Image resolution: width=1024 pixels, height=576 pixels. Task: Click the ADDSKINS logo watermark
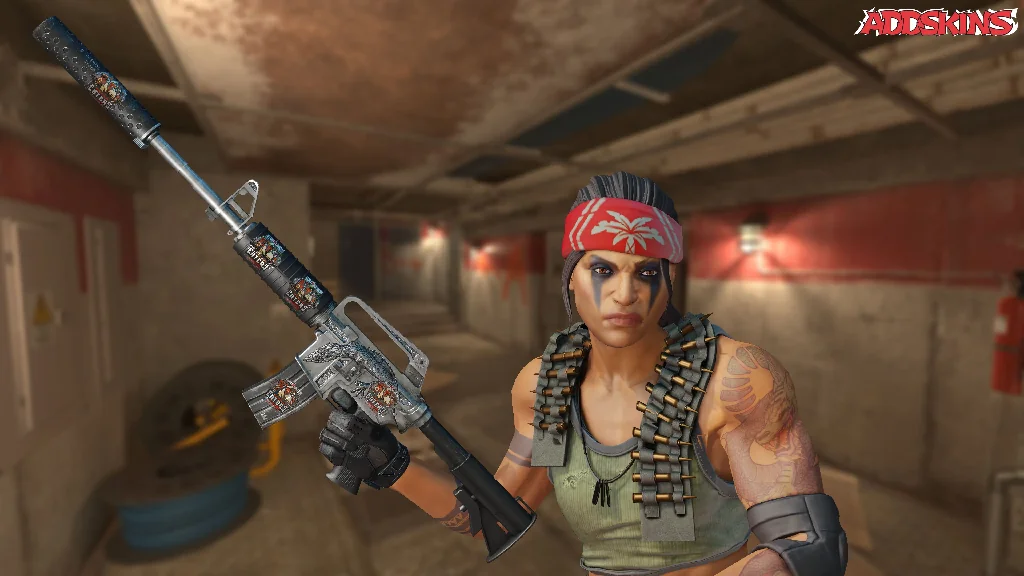pos(938,23)
